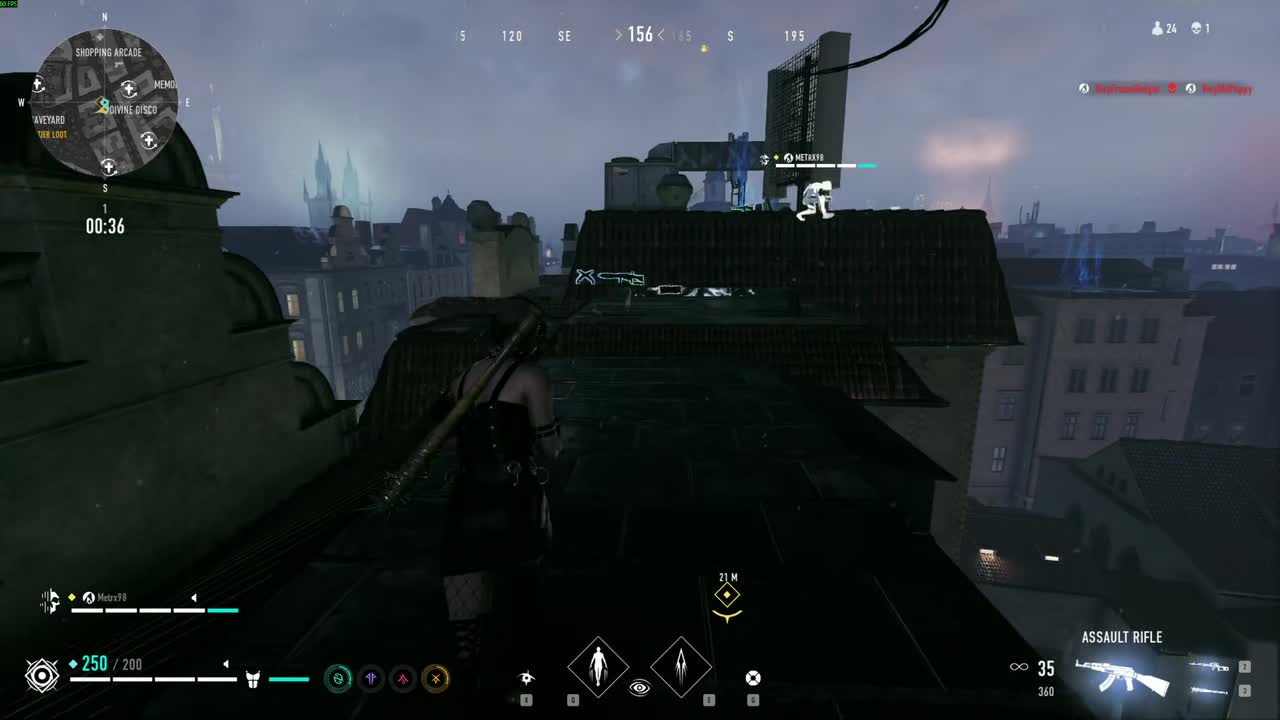This screenshot has height=720, width=1280.
Task: Click the teal blood resonance icon
Action: (338, 679)
